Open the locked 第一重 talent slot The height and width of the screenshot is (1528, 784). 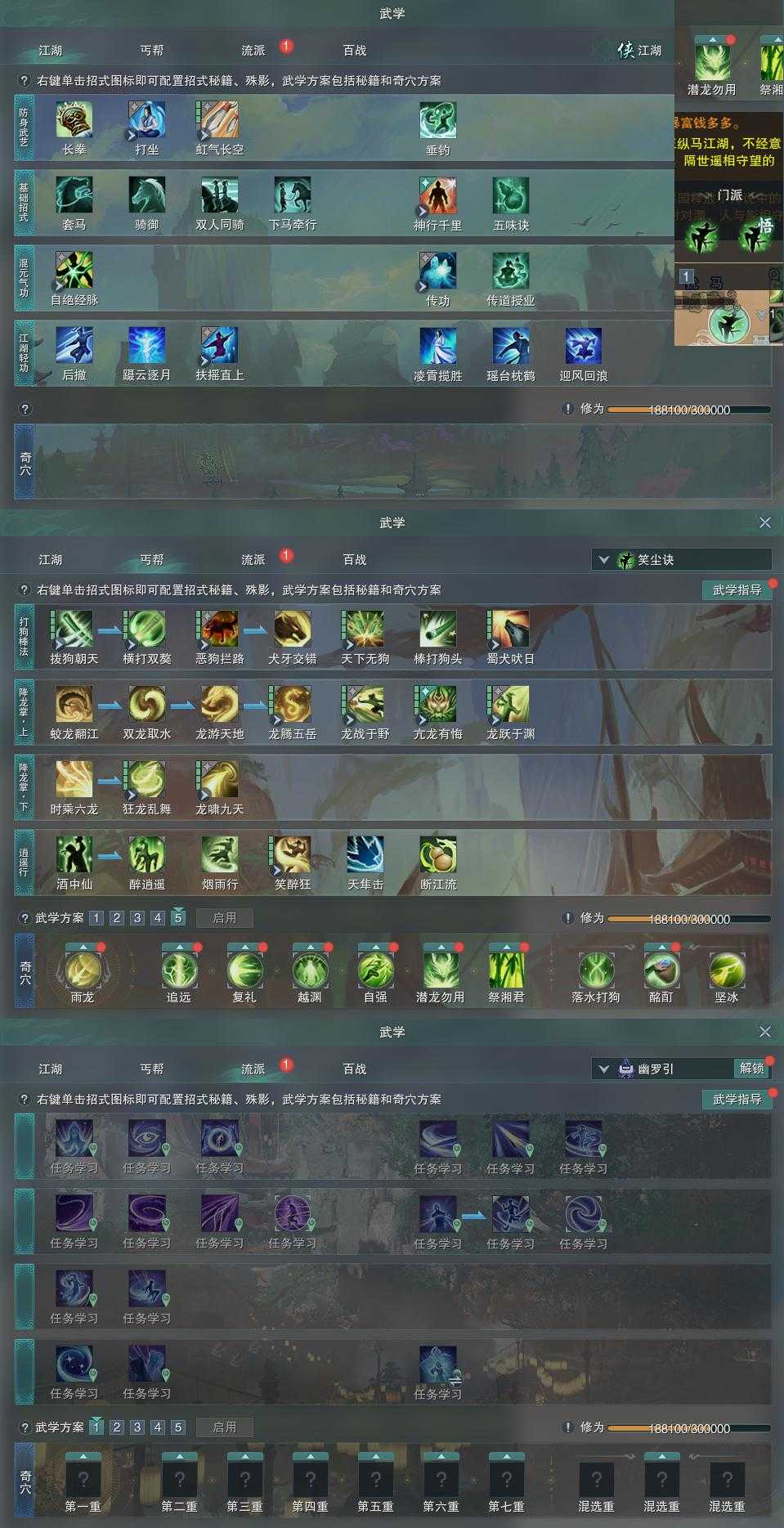[83, 1479]
